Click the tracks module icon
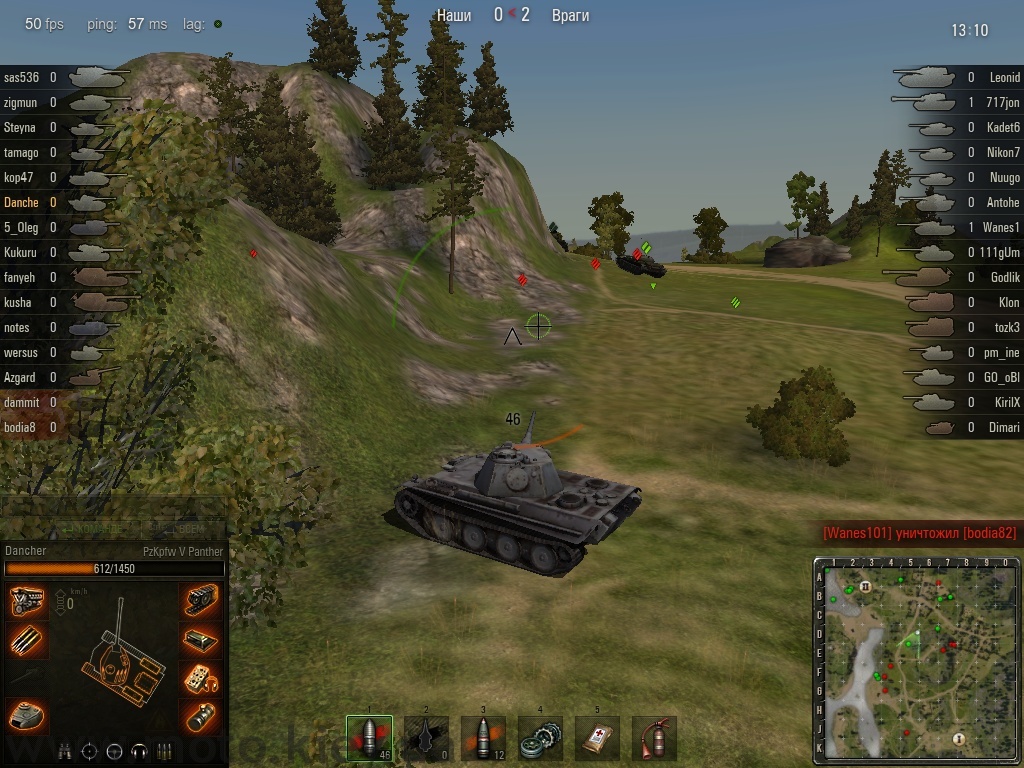Screen dimensions: 1024x768 click(202, 601)
